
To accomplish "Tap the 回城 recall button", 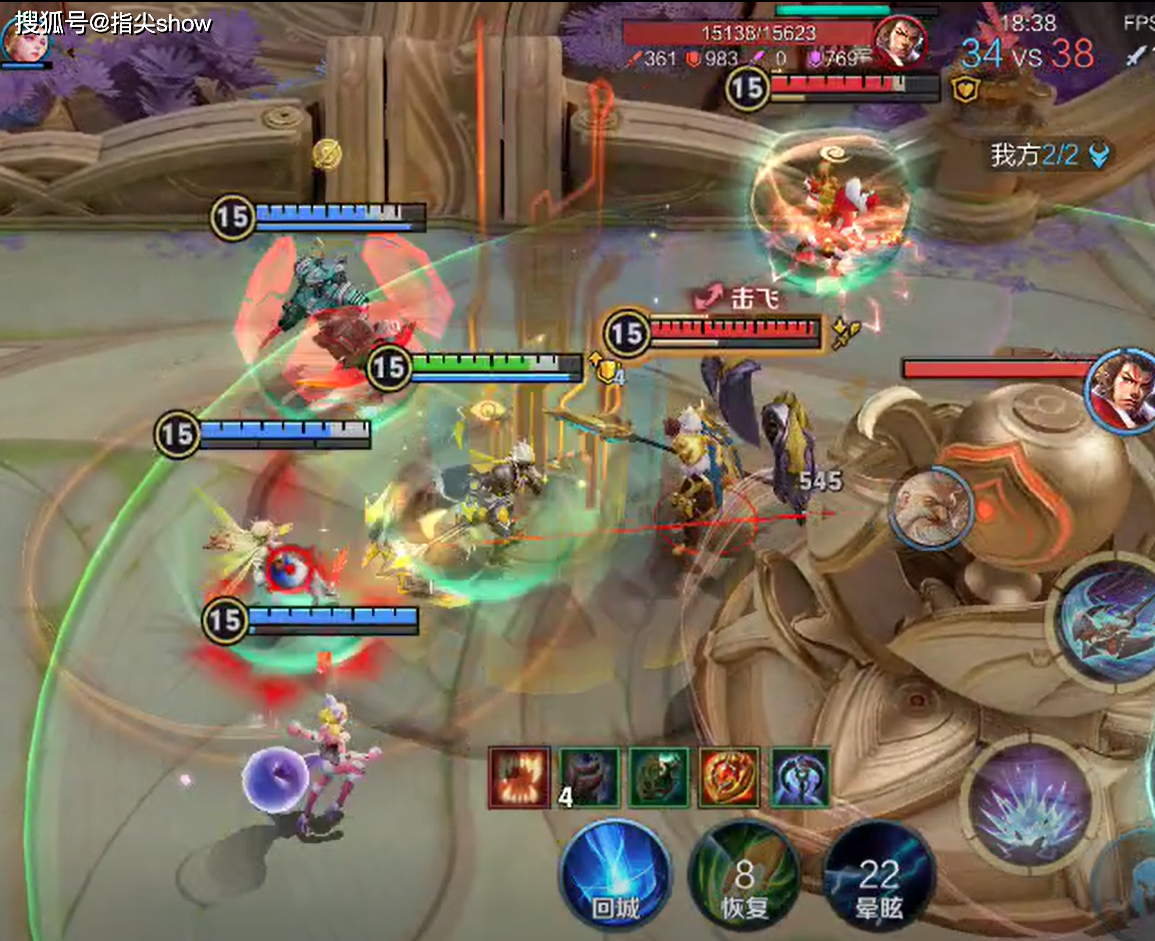I will point(614,877).
